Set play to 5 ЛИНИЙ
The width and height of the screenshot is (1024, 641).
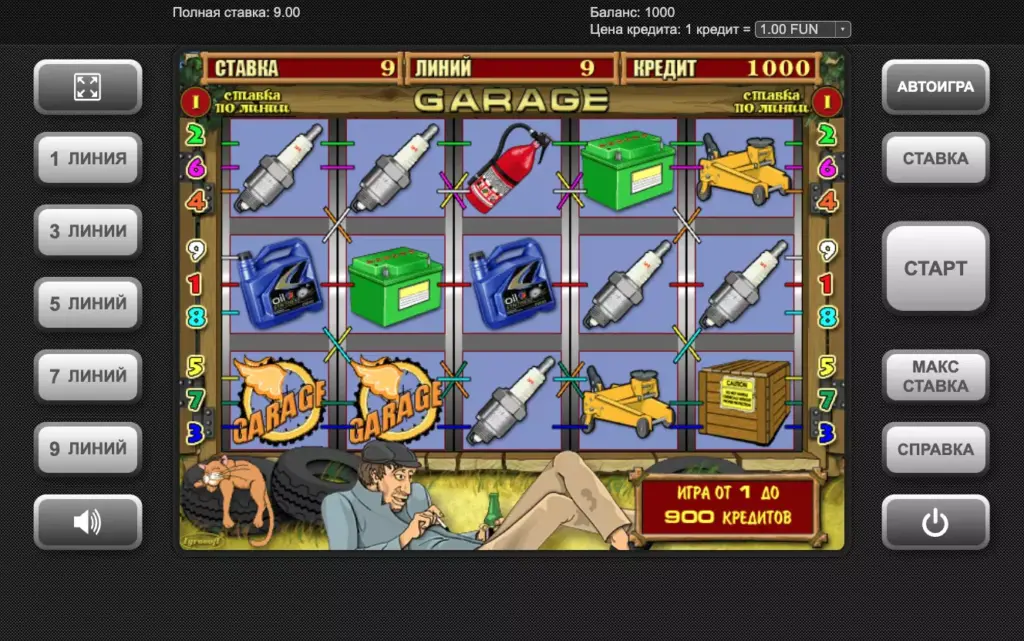(x=88, y=304)
